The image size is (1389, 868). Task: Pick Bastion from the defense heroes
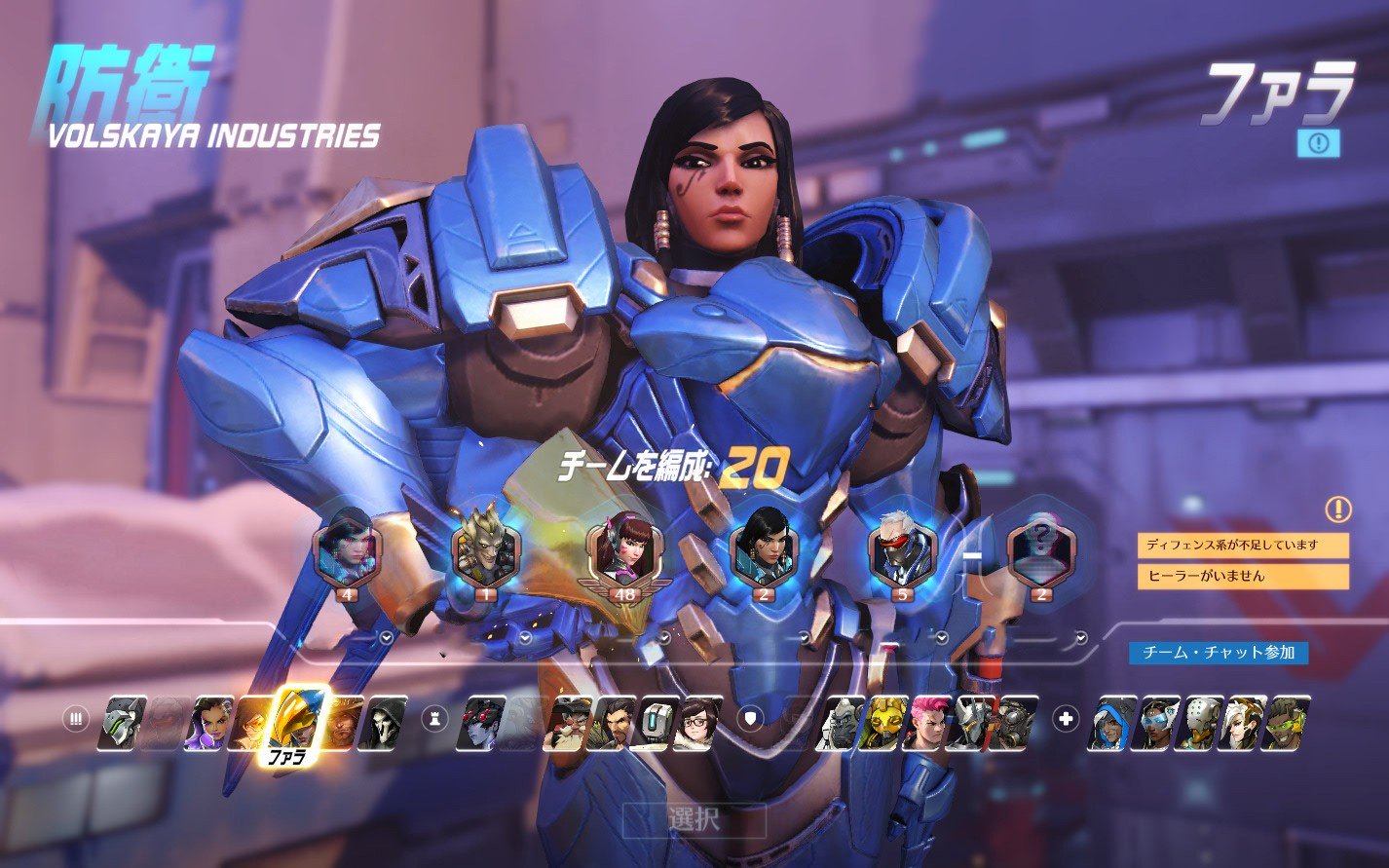(655, 722)
